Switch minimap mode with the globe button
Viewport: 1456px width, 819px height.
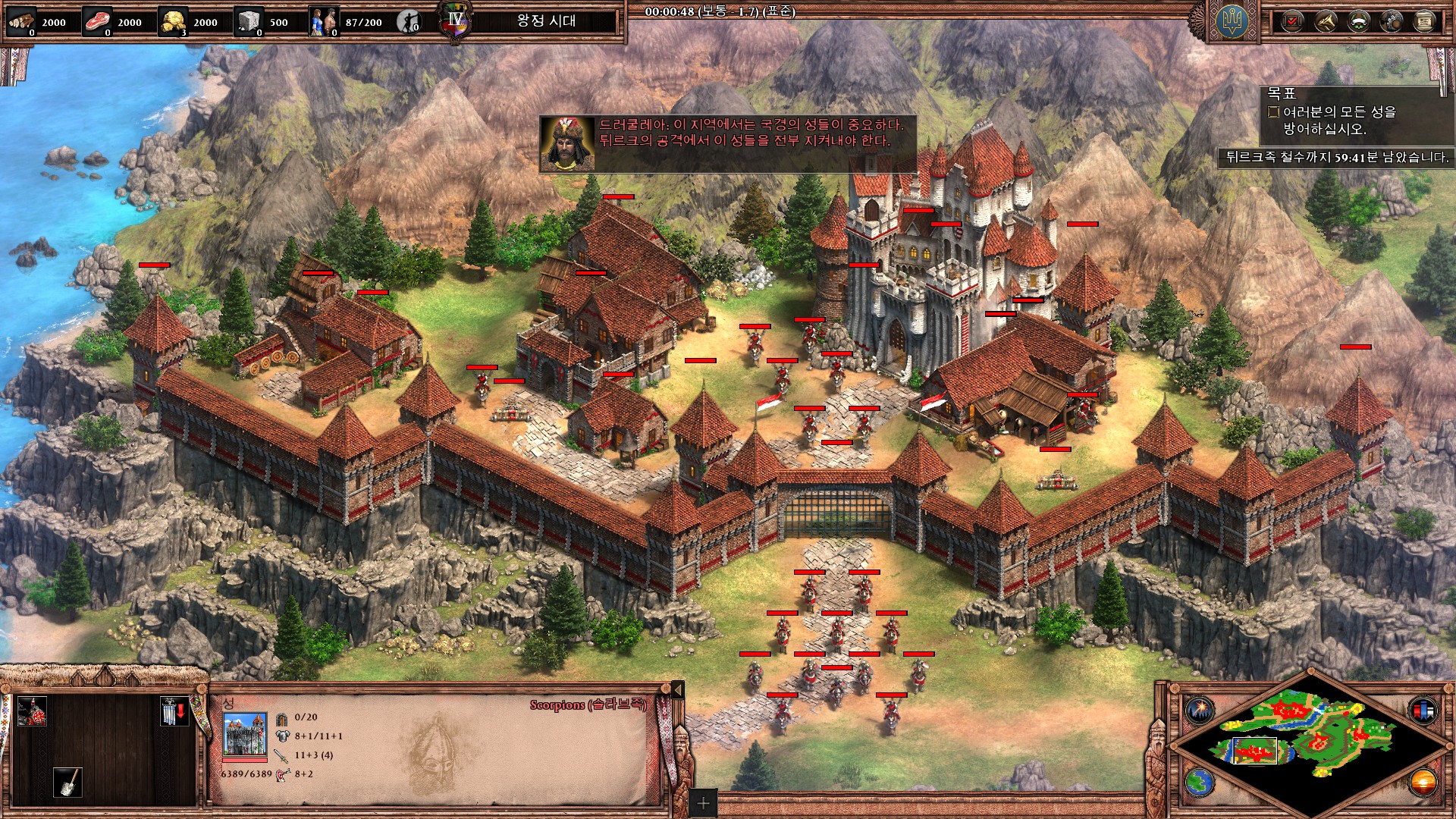pyautogui.click(x=1200, y=781)
